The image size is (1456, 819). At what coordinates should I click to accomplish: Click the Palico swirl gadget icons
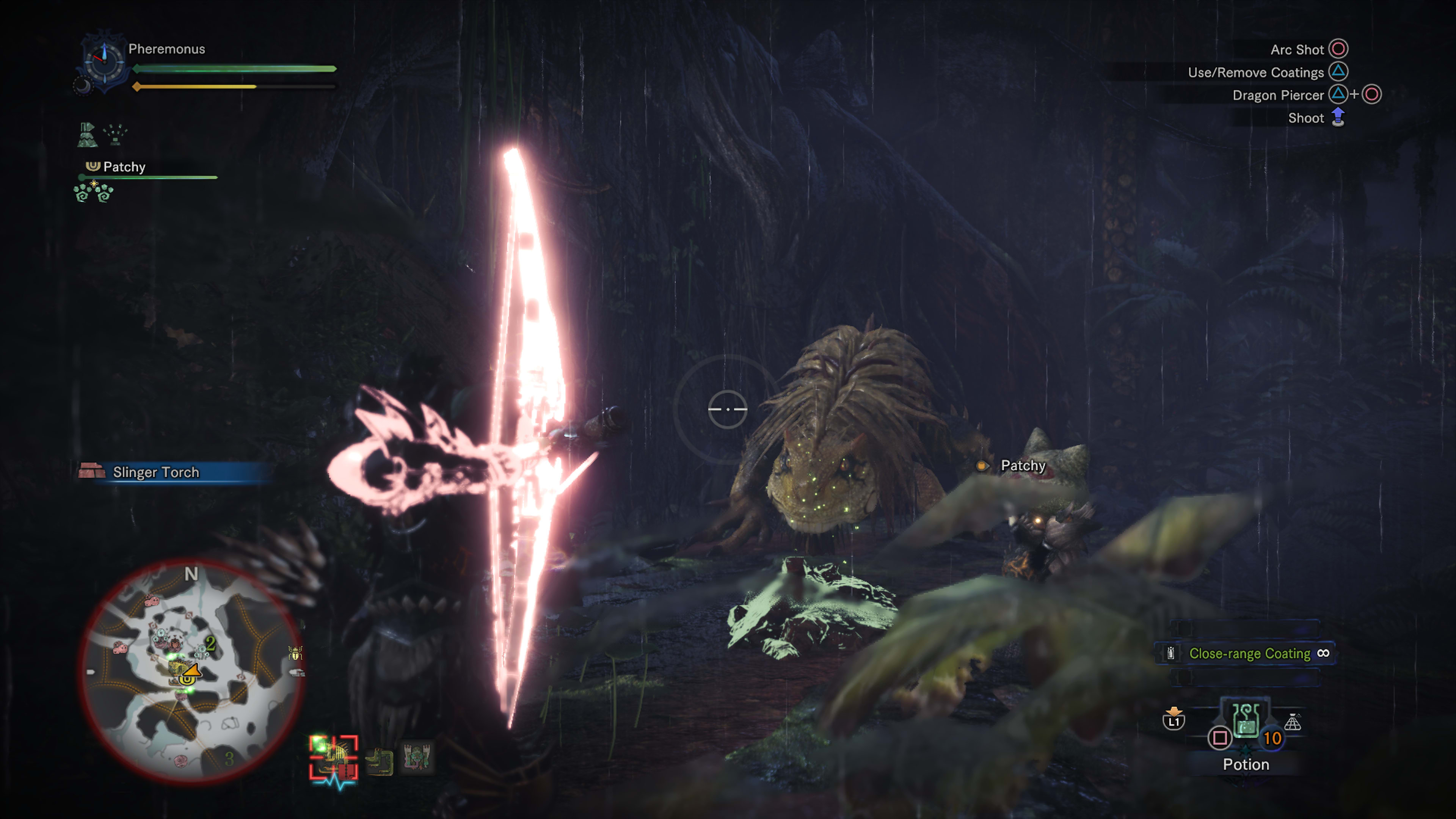point(94,192)
